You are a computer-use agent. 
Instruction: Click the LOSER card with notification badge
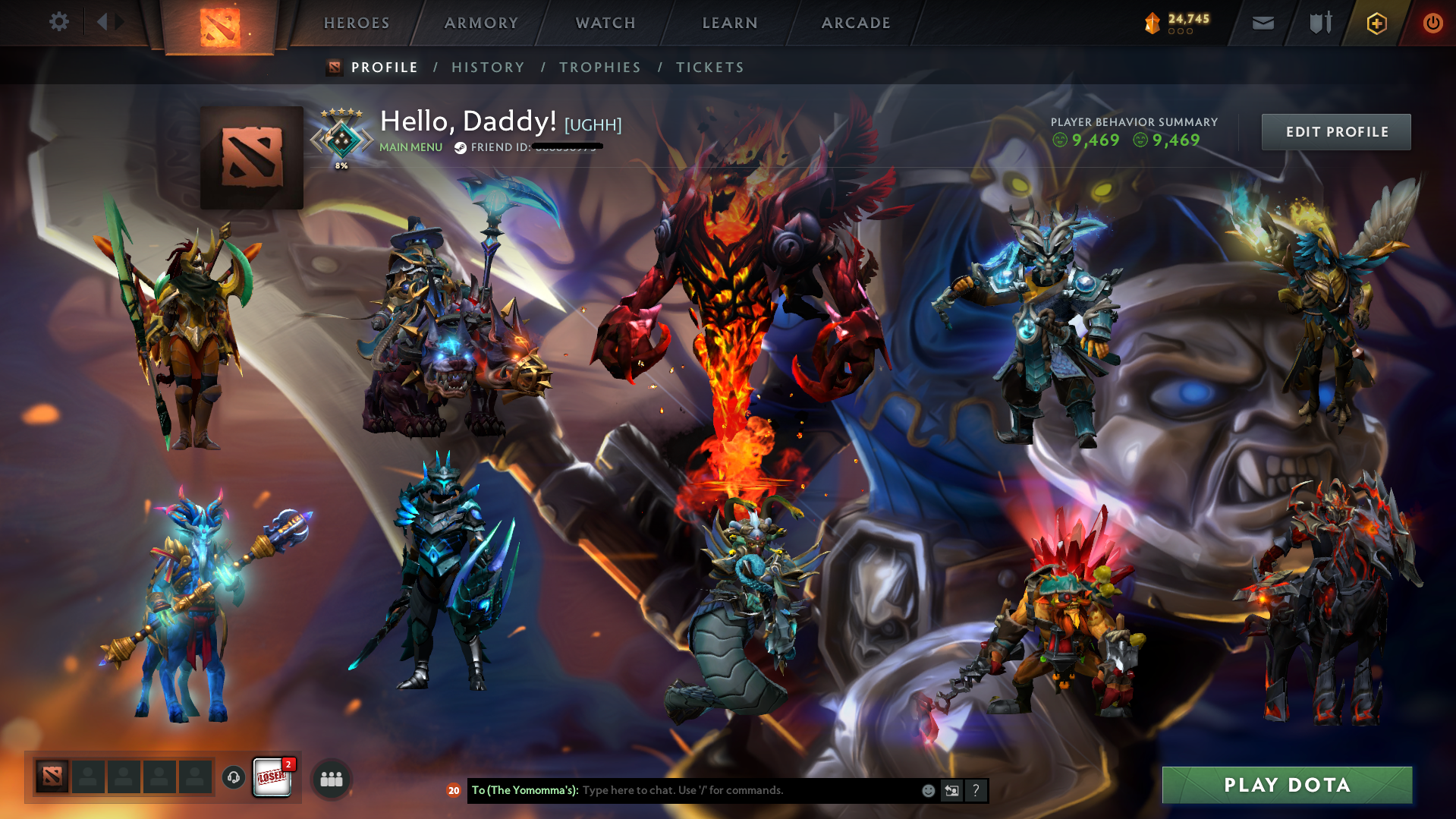[x=272, y=776]
